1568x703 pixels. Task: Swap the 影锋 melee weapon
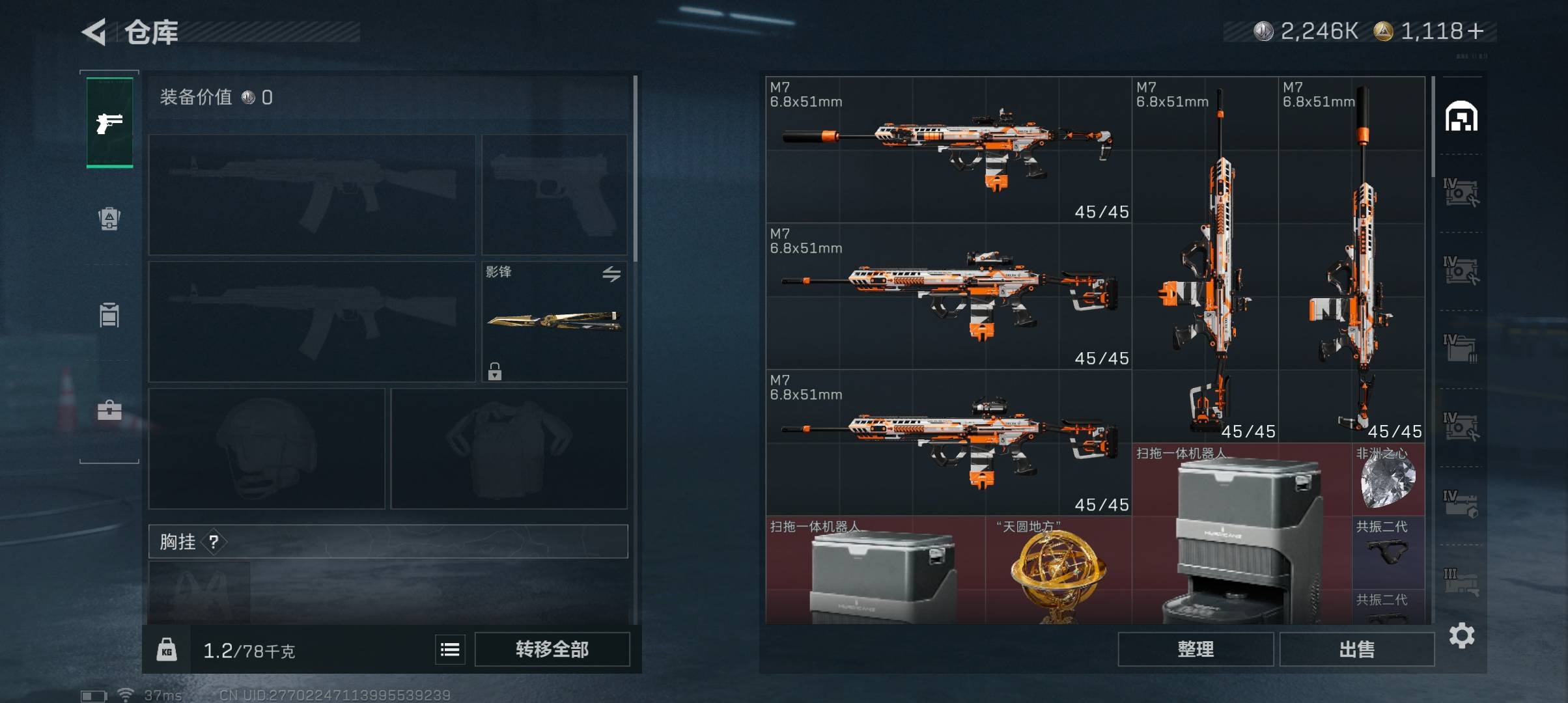[x=611, y=274]
